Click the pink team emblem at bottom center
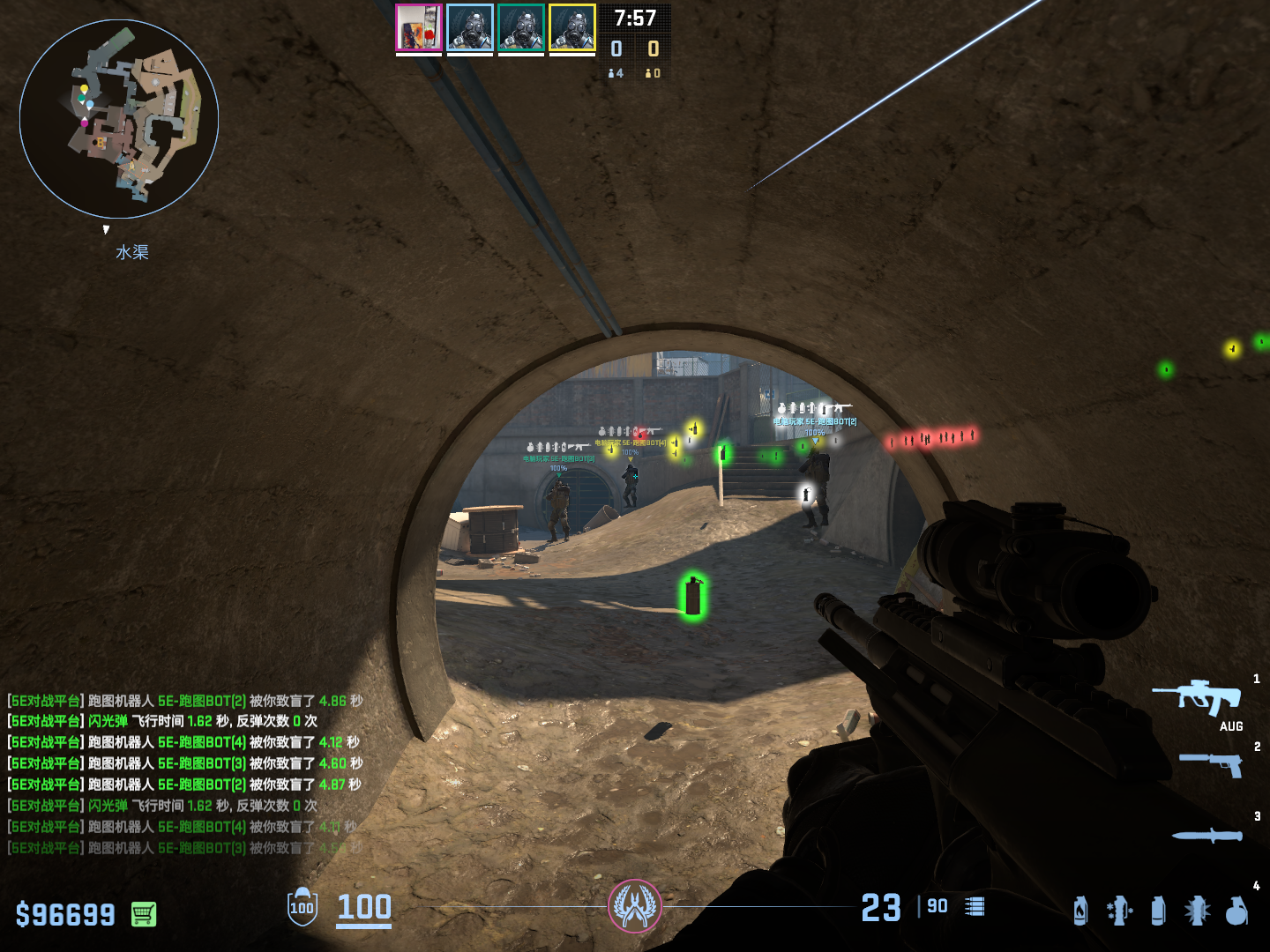 coord(634,906)
